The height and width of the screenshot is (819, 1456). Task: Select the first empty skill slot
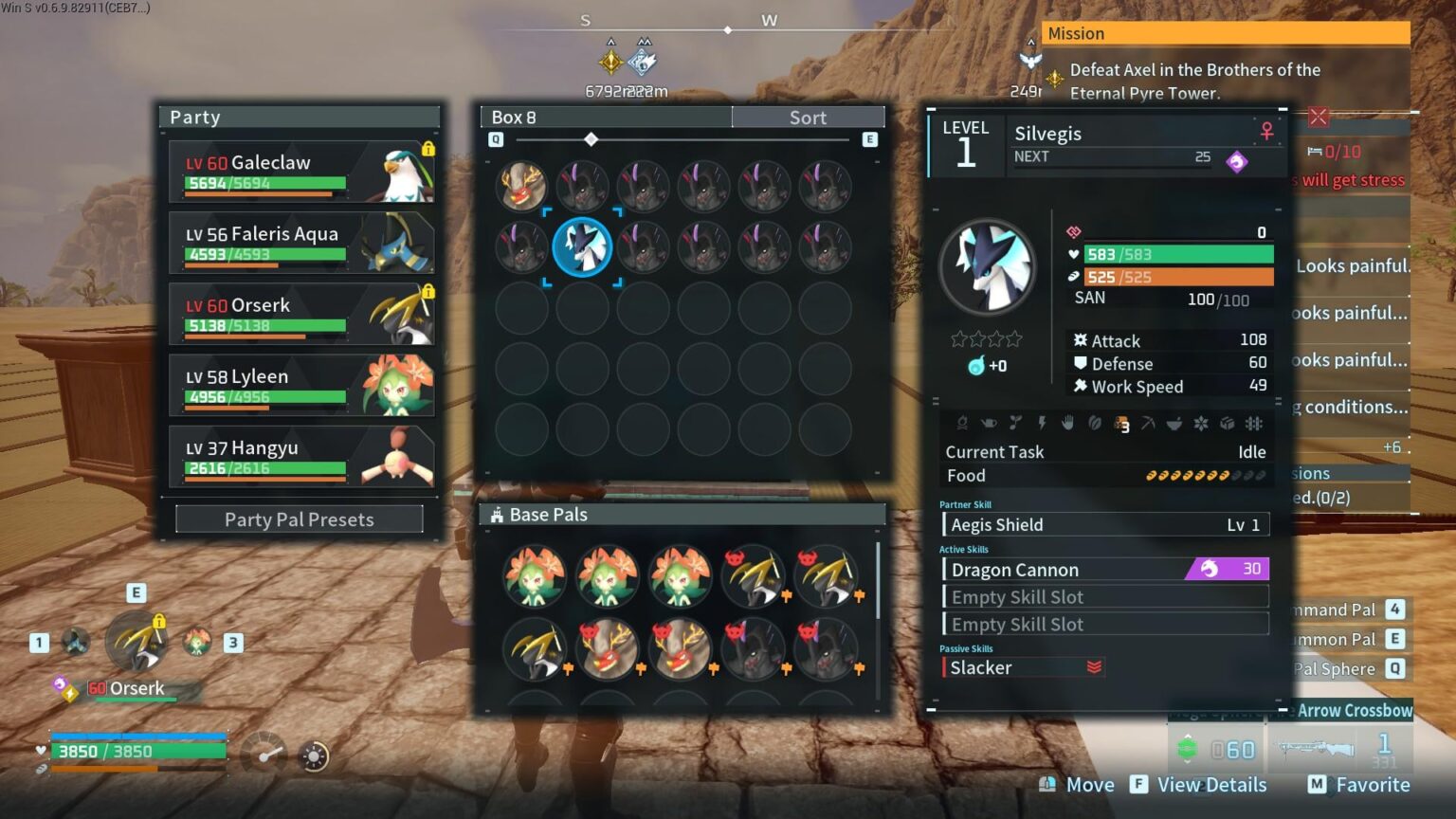click(x=1105, y=596)
